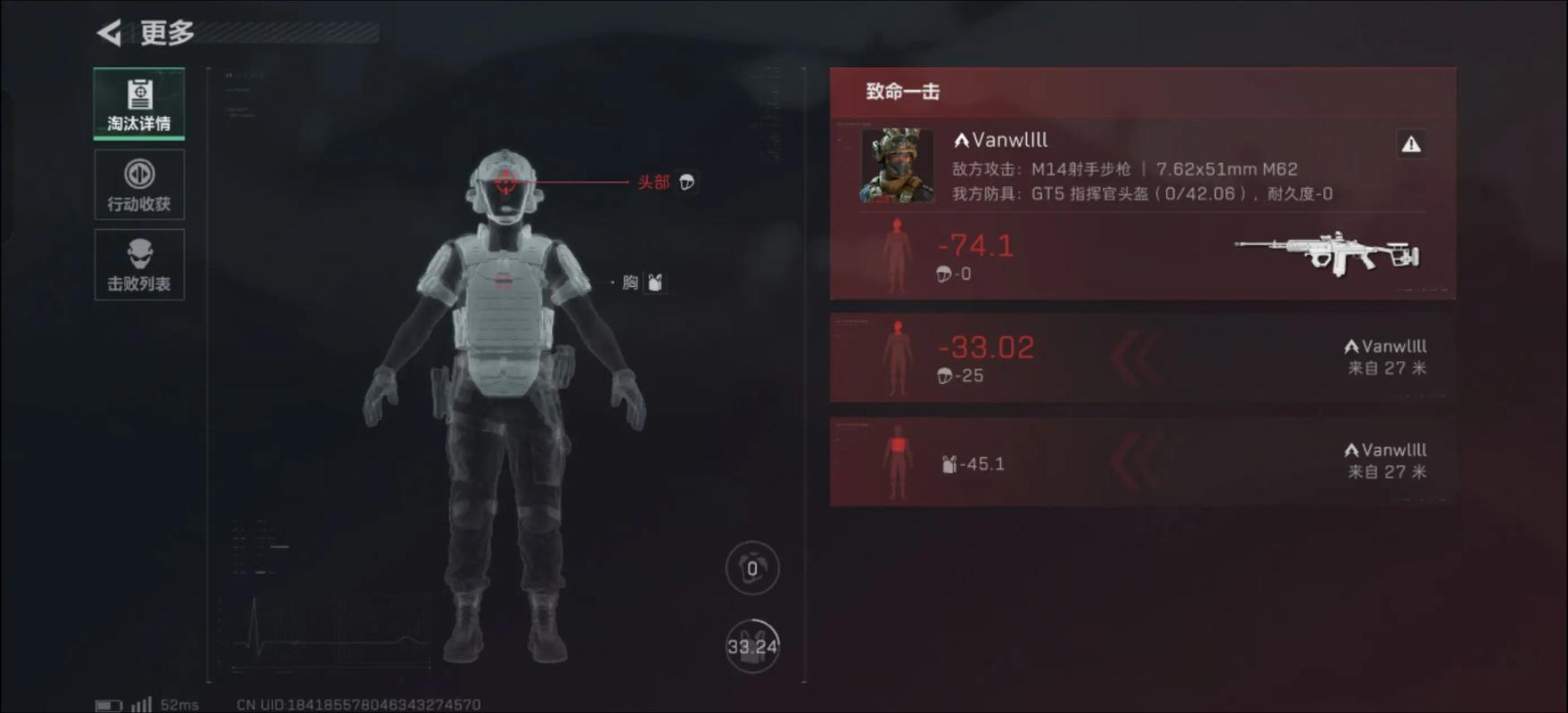This screenshot has height=713, width=1568.
Task: Select the 淘汰详情 panel icon
Action: 139,93
